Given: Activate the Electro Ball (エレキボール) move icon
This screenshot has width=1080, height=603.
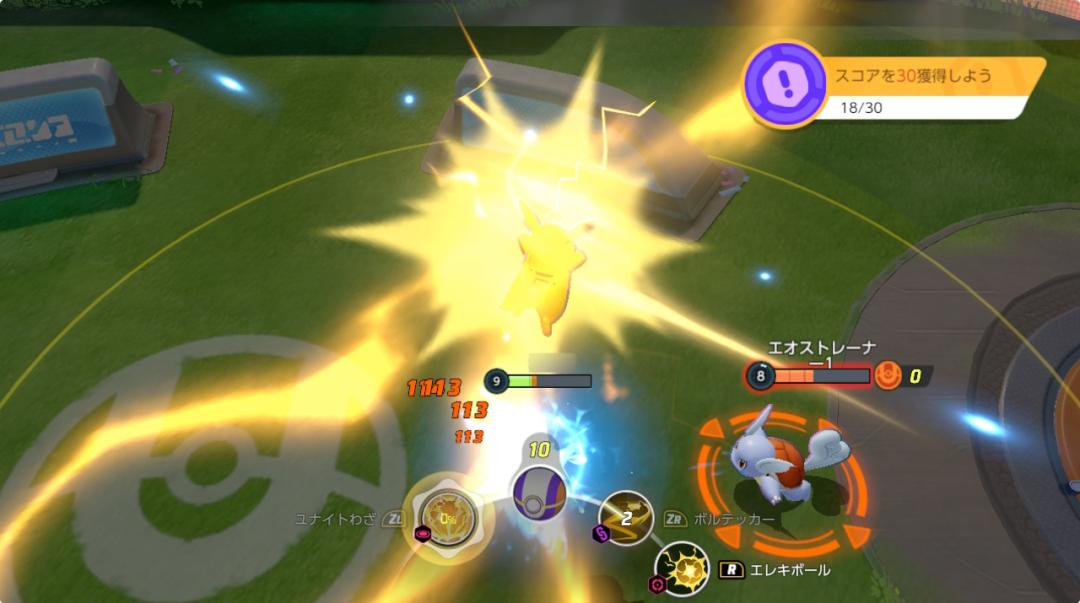Looking at the screenshot, I should pos(683,568).
